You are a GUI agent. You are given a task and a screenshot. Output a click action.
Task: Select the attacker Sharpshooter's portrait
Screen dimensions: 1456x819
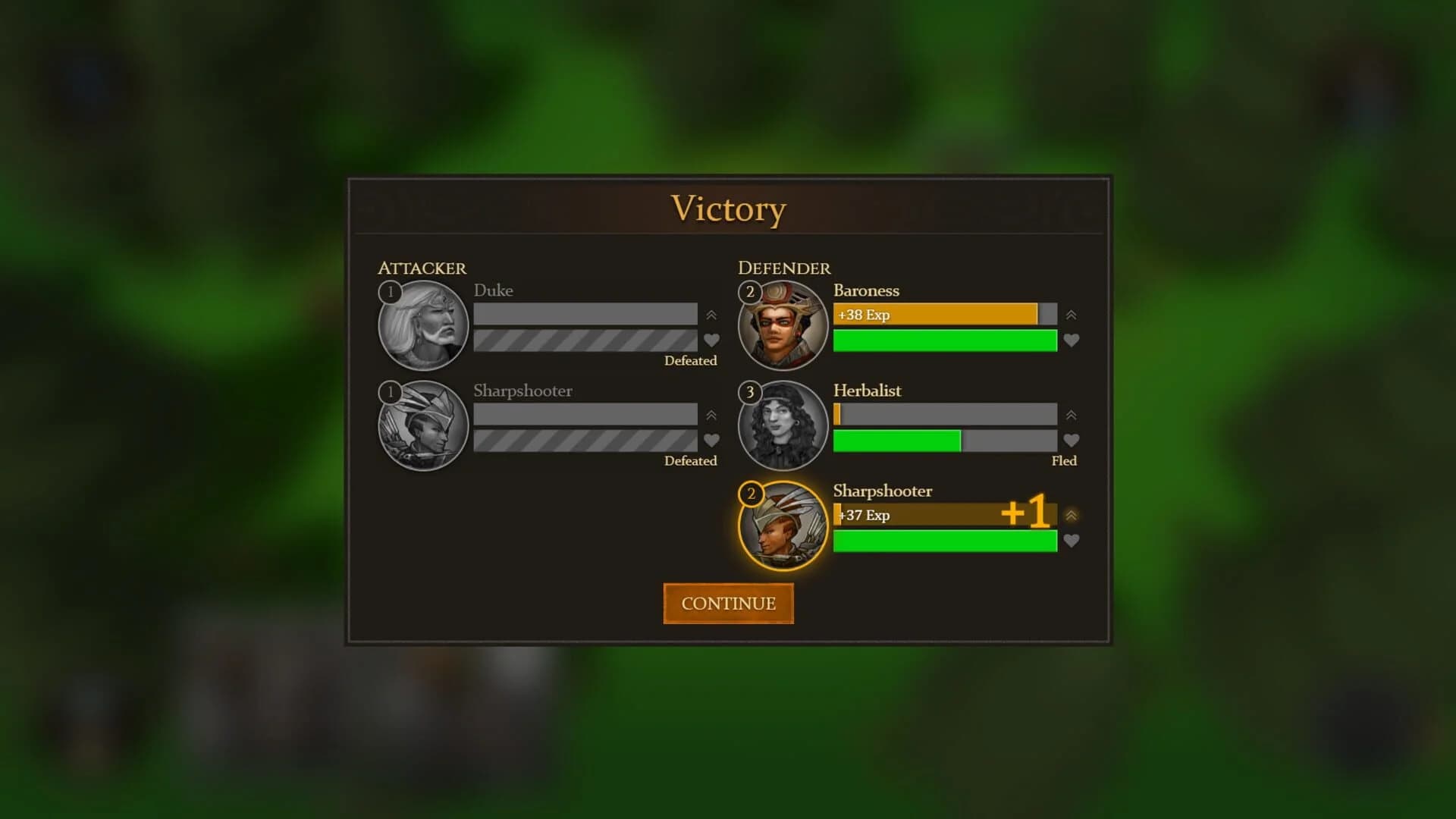coord(423,426)
